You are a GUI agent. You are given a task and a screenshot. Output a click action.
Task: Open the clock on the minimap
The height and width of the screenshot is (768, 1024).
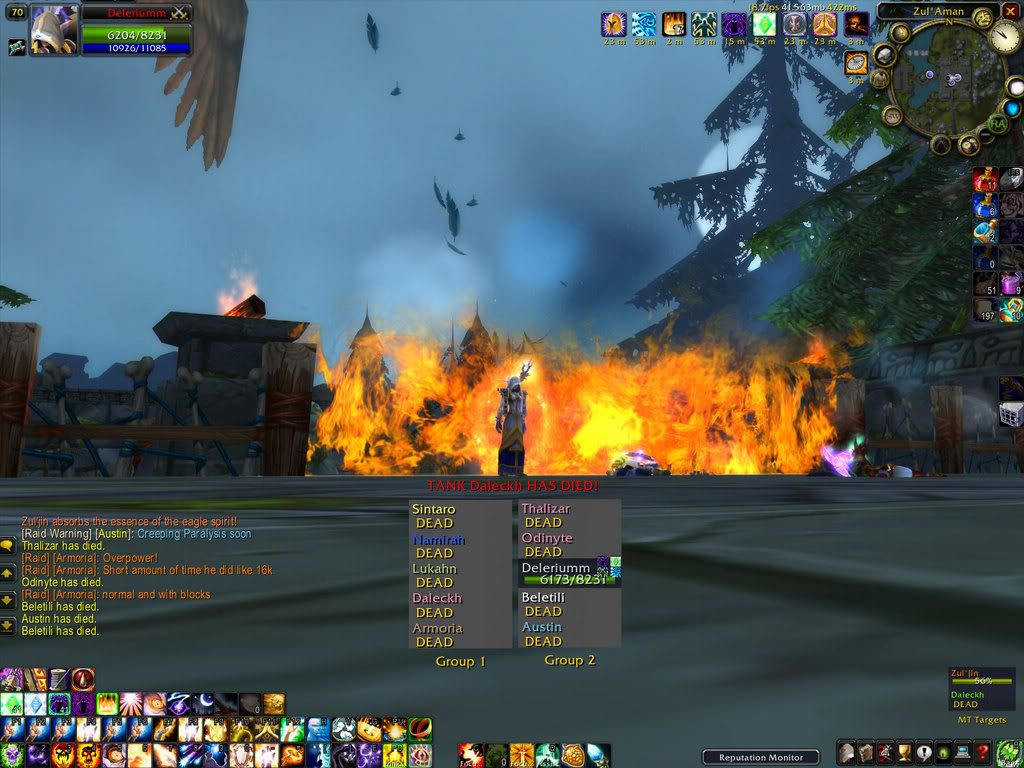(1005, 39)
